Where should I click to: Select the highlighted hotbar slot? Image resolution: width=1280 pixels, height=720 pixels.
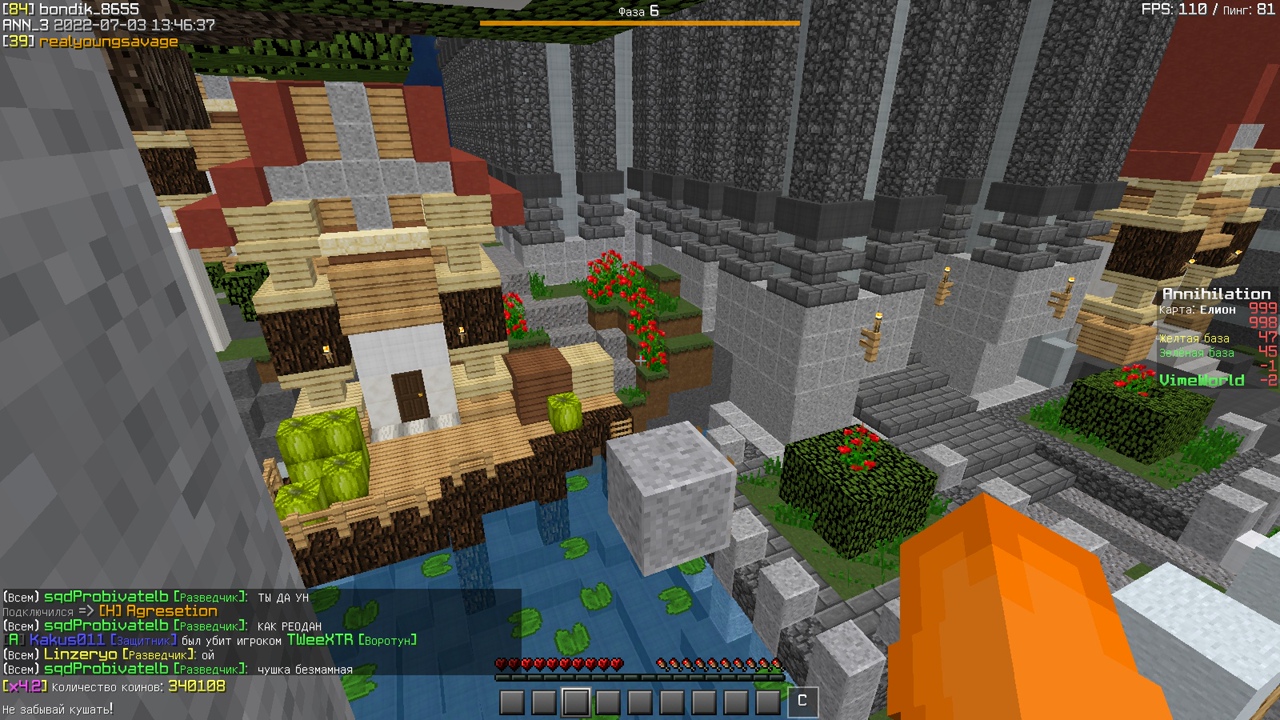[575, 702]
